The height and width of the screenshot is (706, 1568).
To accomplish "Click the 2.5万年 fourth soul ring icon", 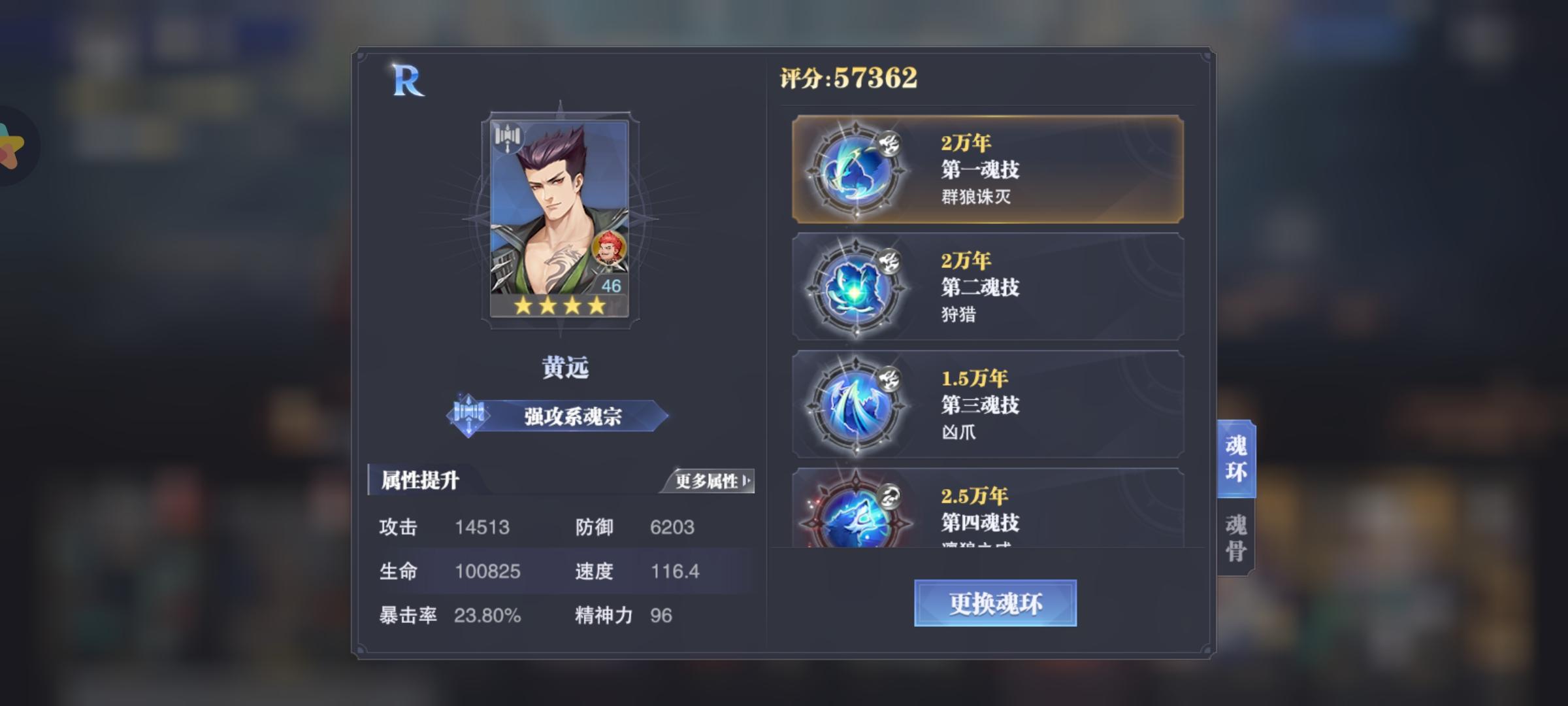I will coord(856,523).
